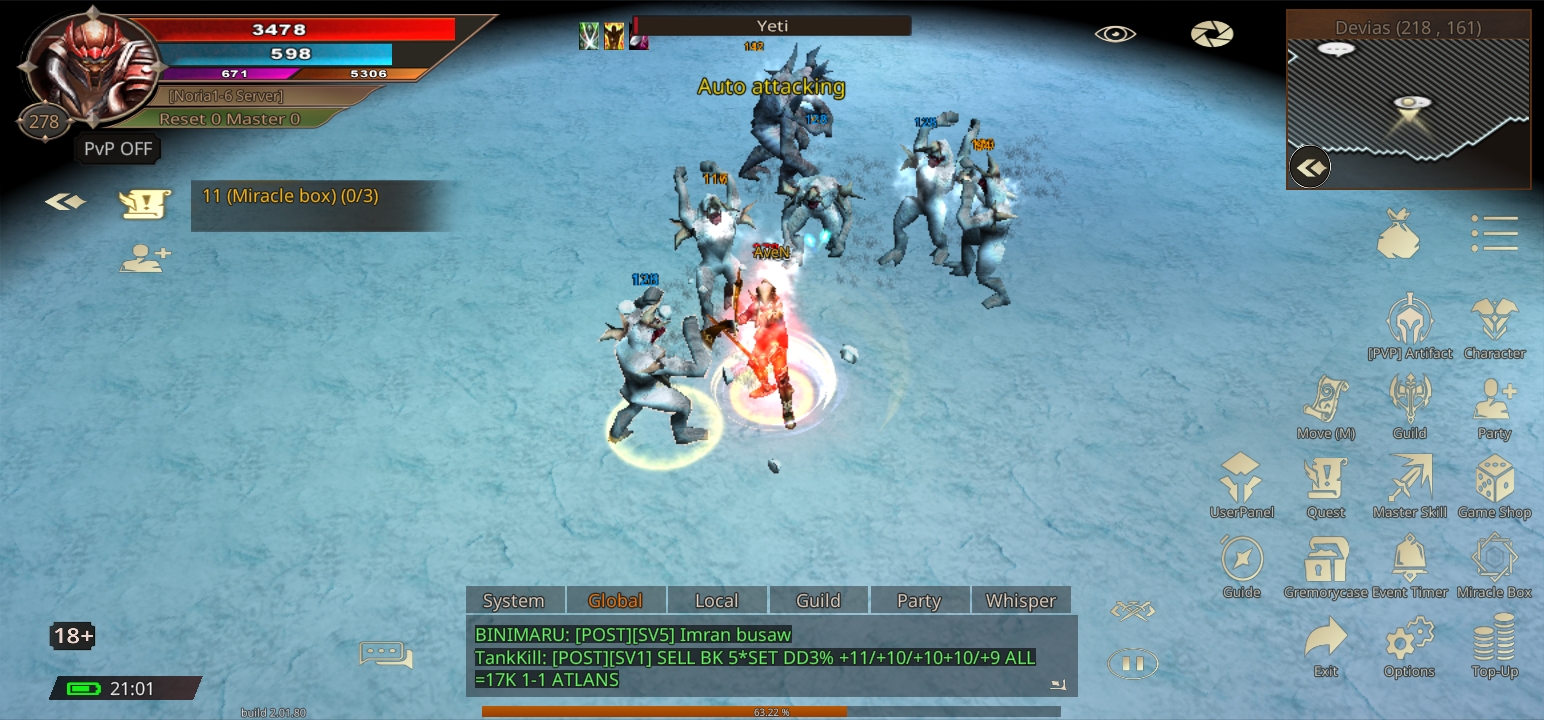
Task: Toggle the PvP OFF button
Action: click(x=118, y=149)
